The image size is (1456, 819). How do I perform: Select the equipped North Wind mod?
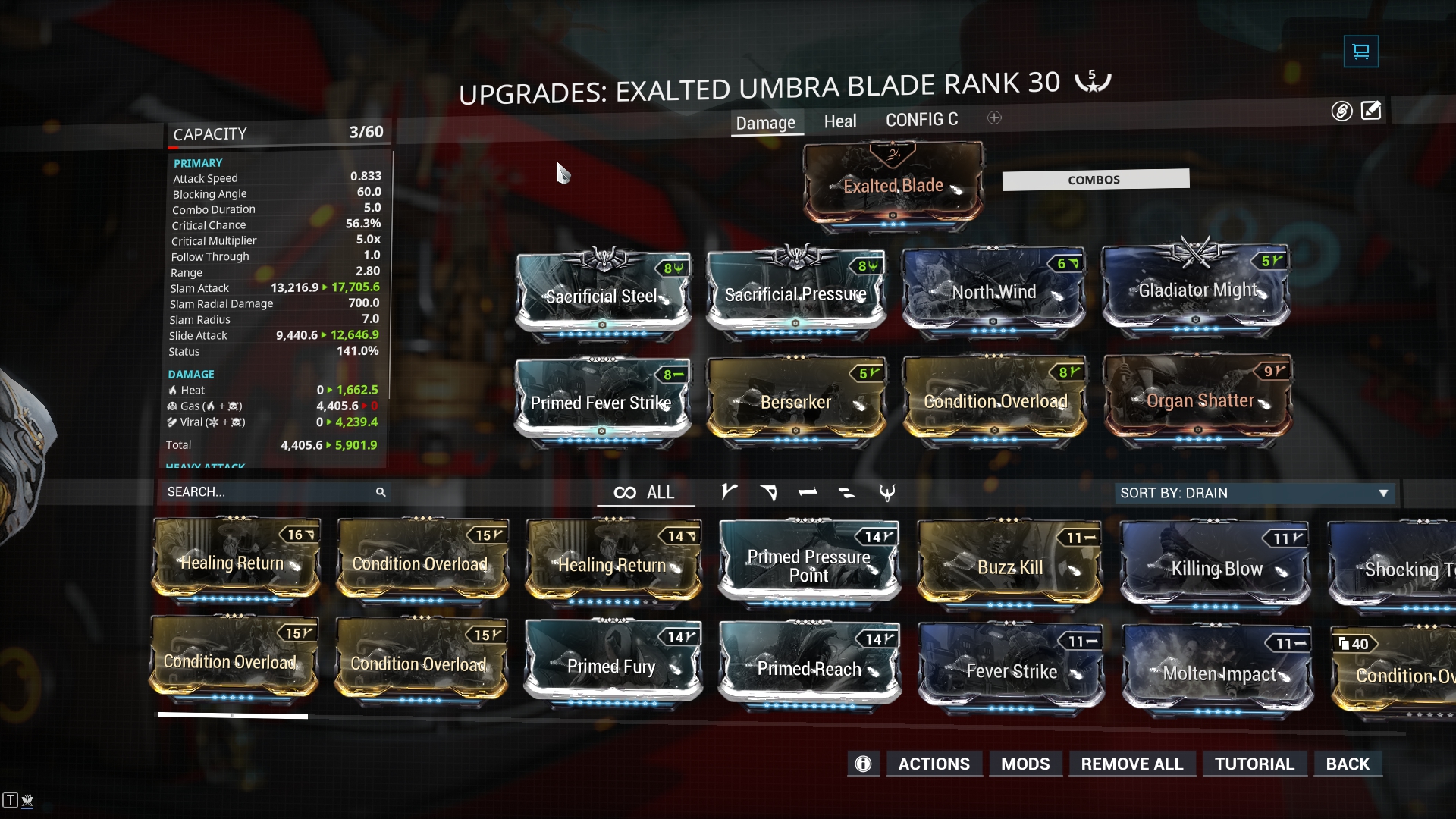point(993,293)
